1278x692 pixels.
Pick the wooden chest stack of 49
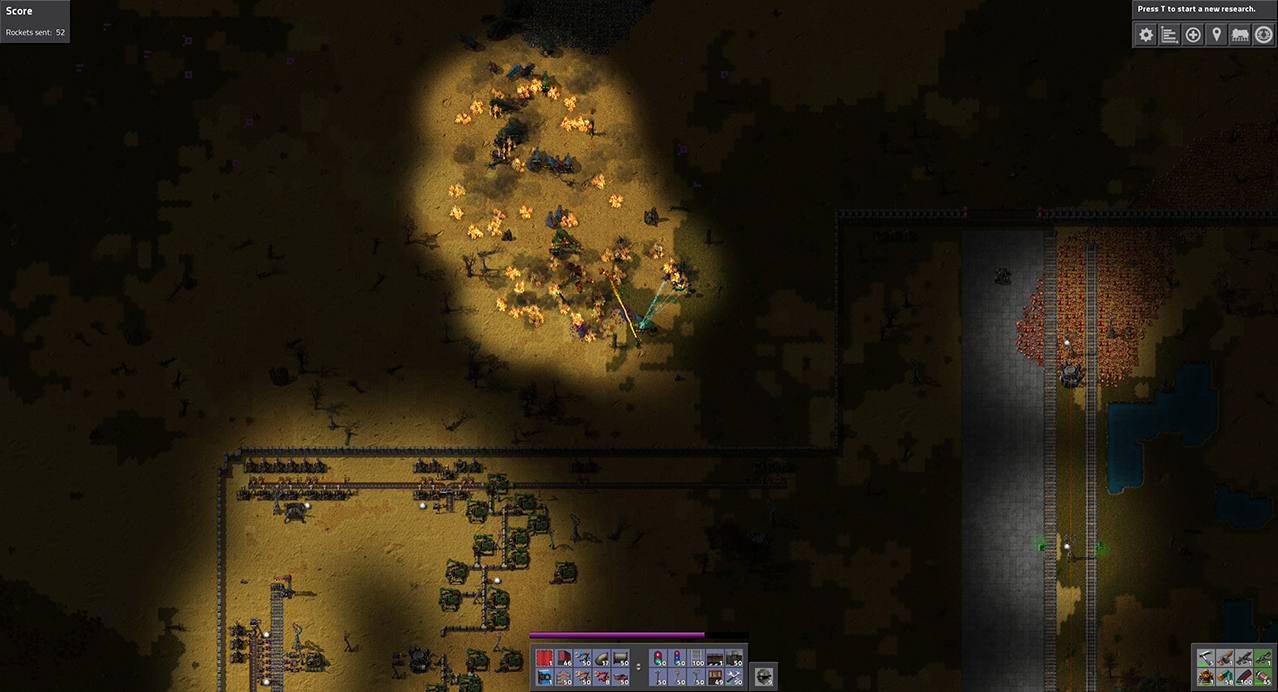tap(716, 677)
